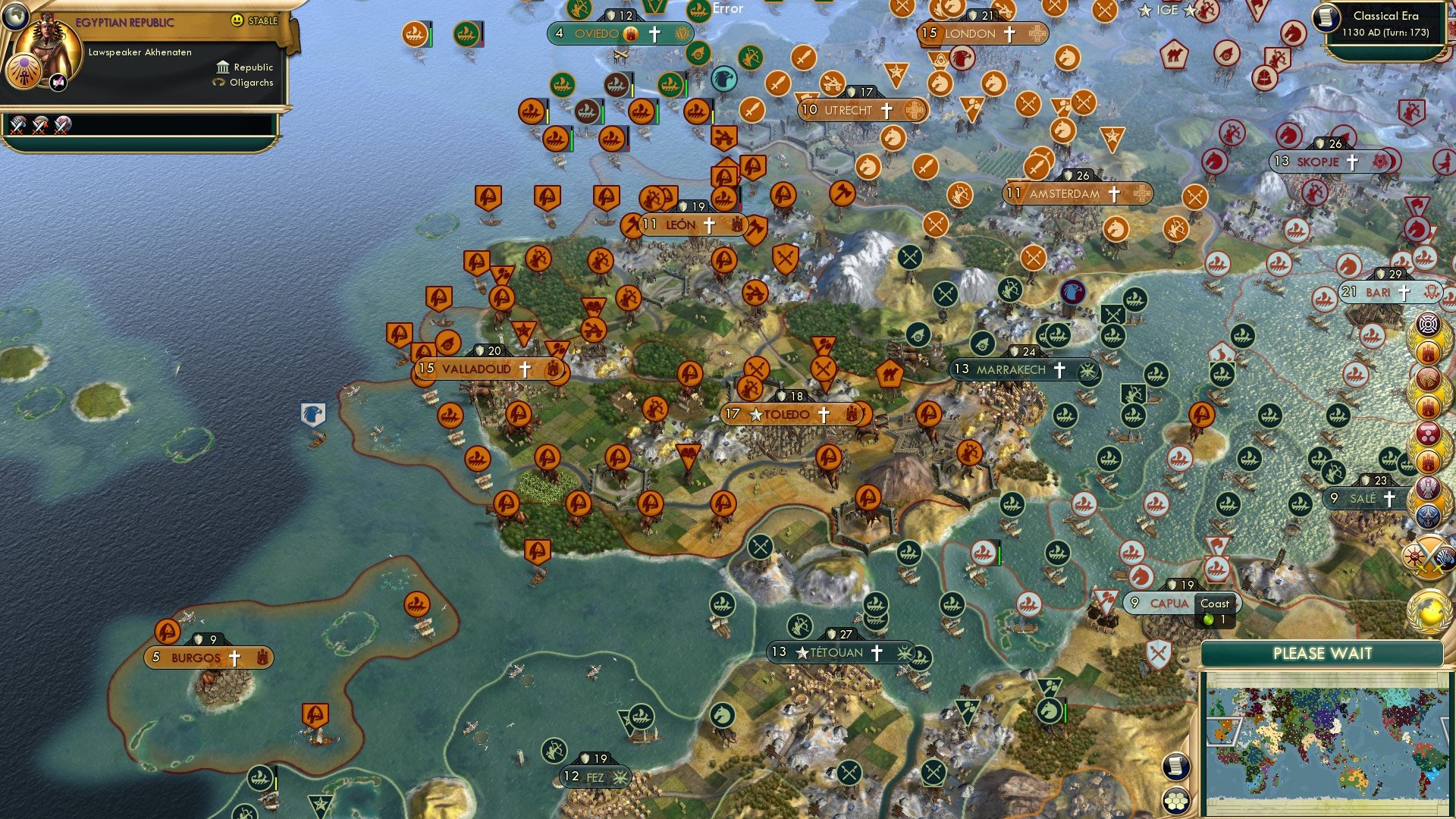Image resolution: width=1456 pixels, height=819 pixels.
Task: Open the London city banner
Action: 969,33
